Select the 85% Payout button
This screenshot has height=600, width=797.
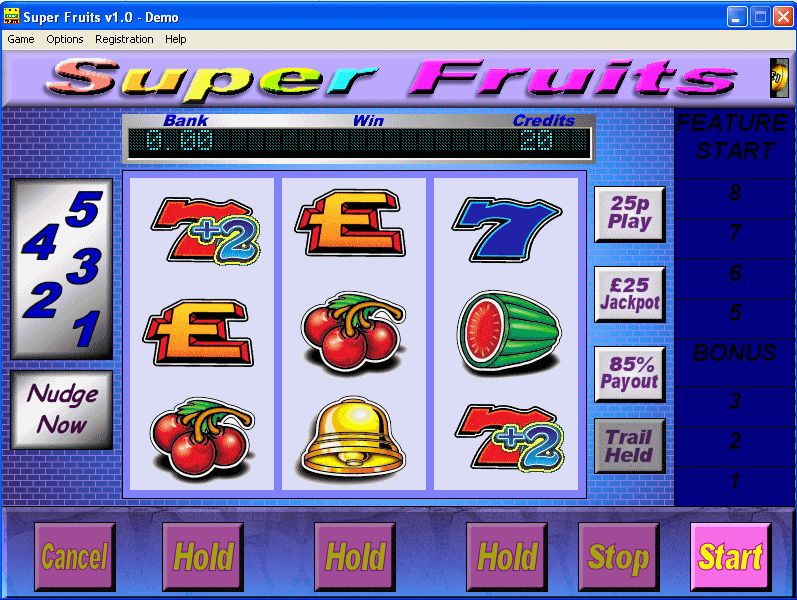pyautogui.click(x=630, y=374)
